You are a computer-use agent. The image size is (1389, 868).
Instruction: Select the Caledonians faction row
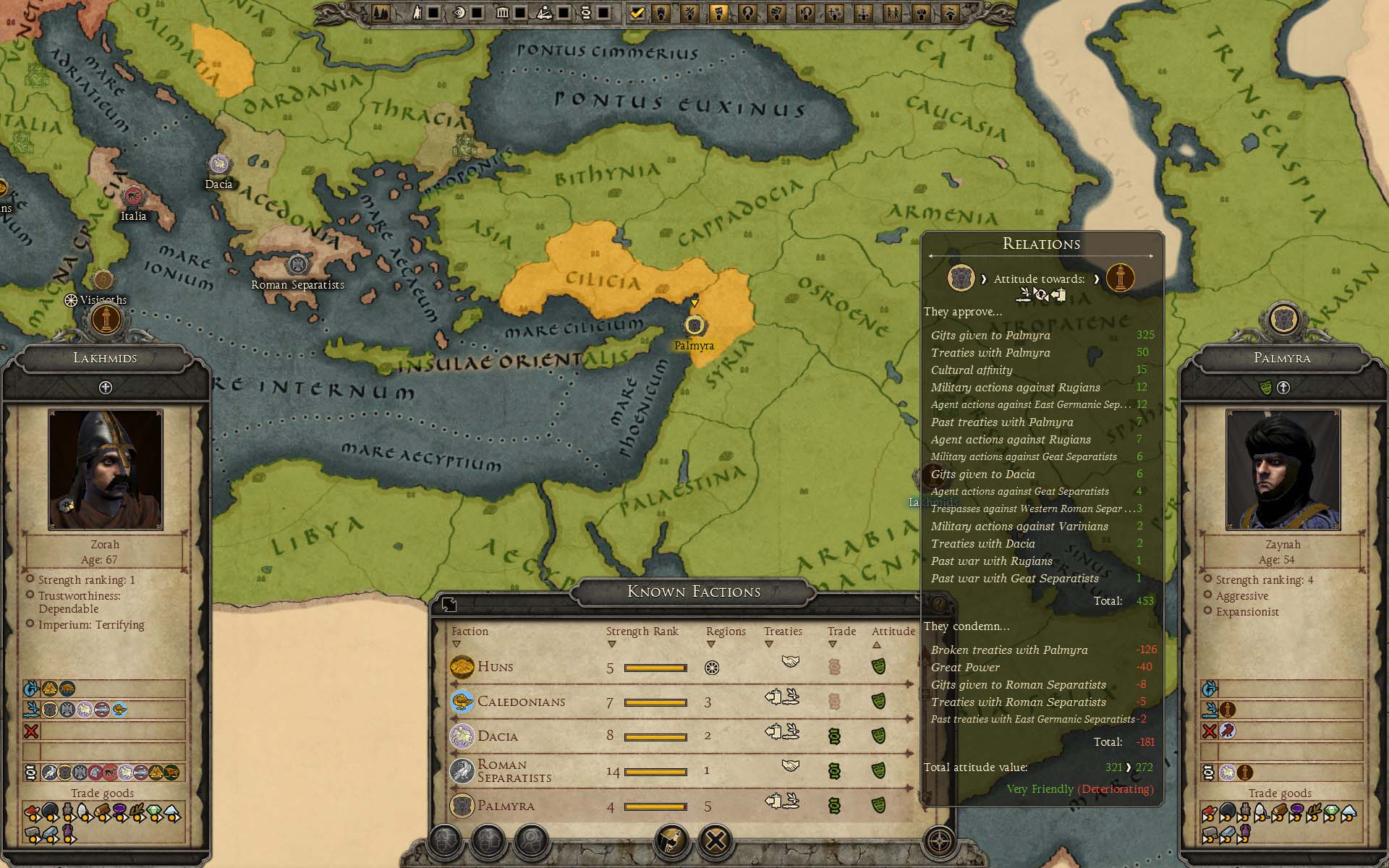(x=521, y=702)
